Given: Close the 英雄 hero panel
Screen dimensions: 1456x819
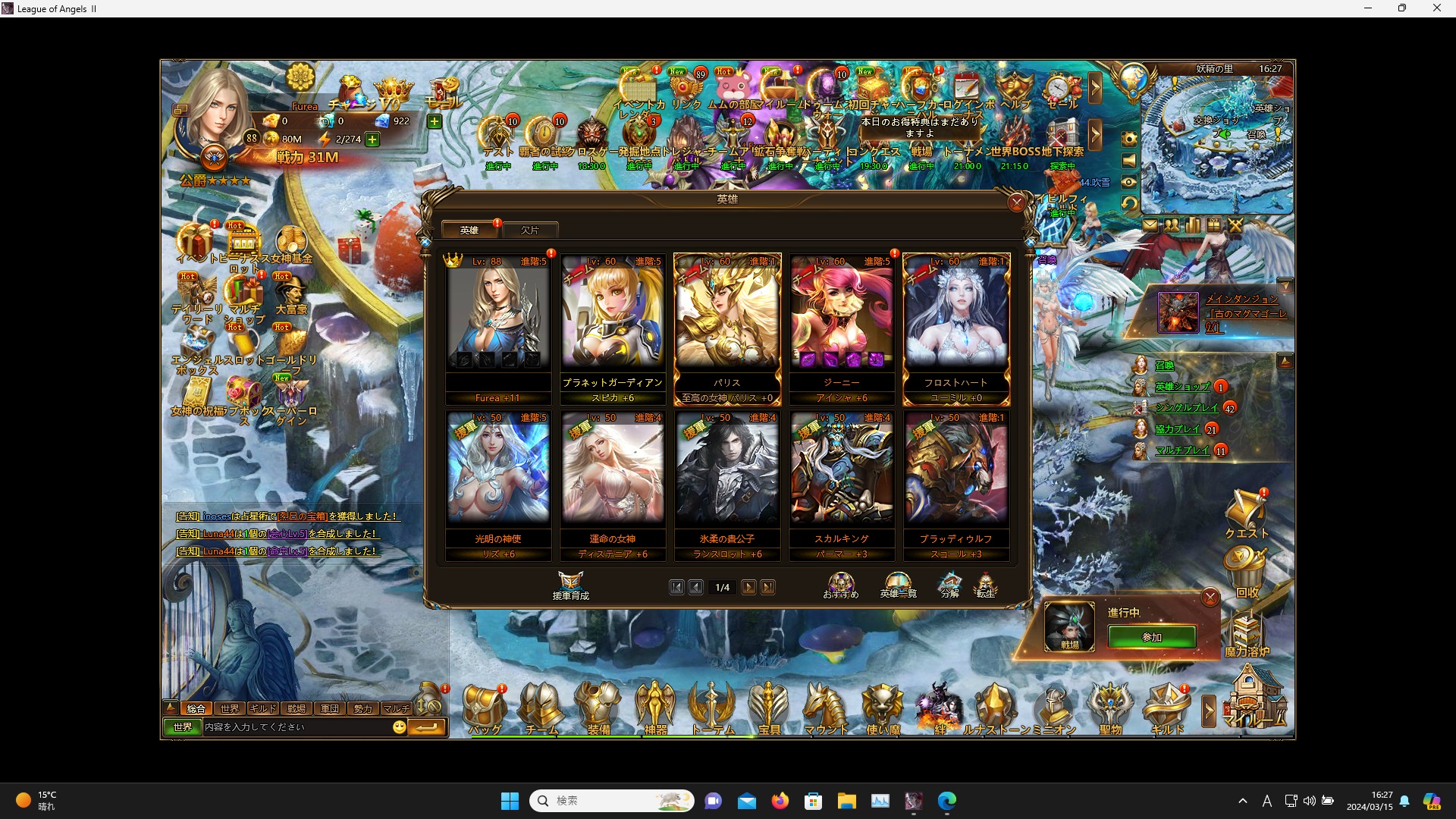Looking at the screenshot, I should [x=1016, y=202].
